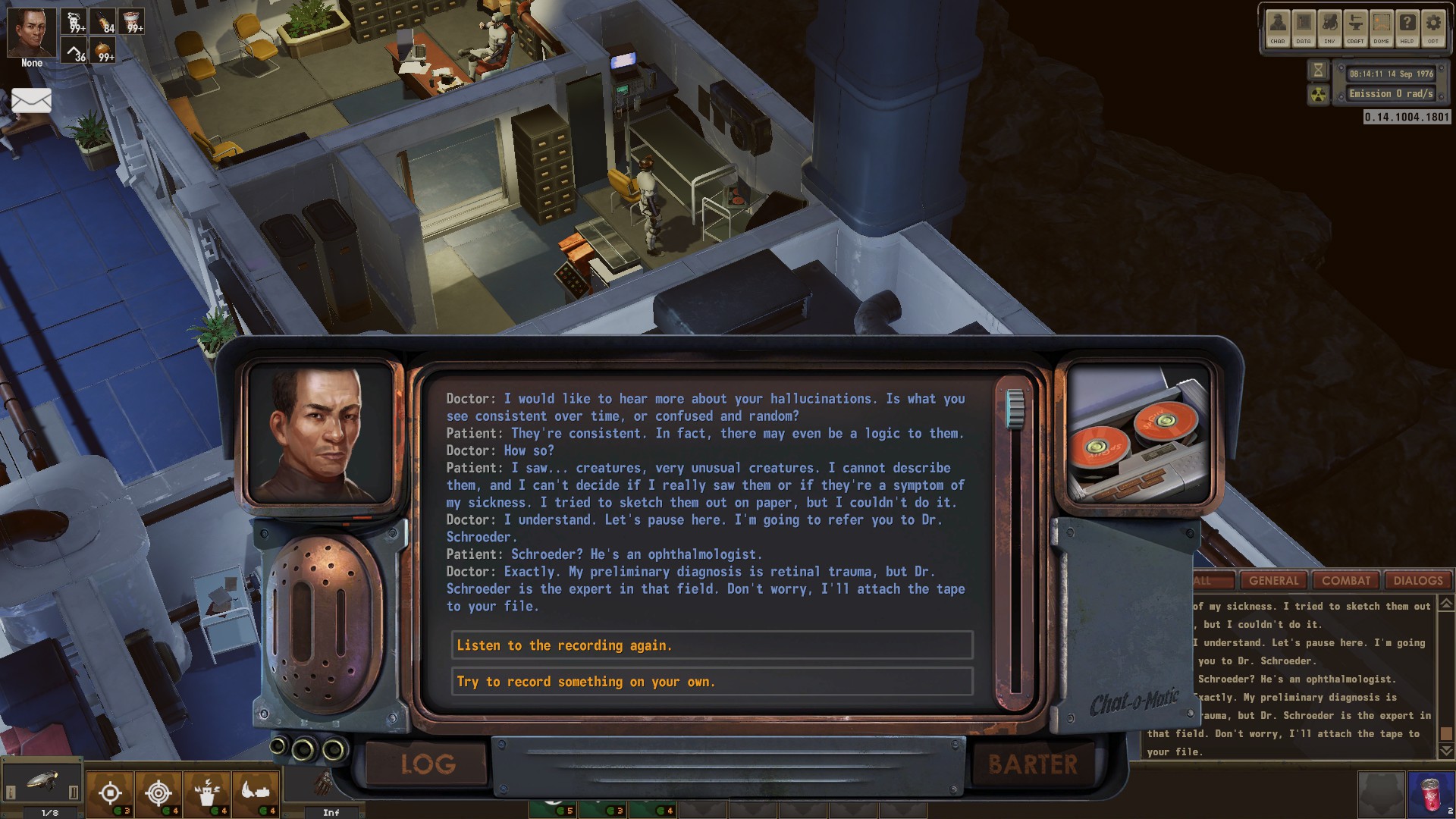This screenshot has width=1456, height=819.
Task: Open the DOME map button
Action: click(1381, 28)
